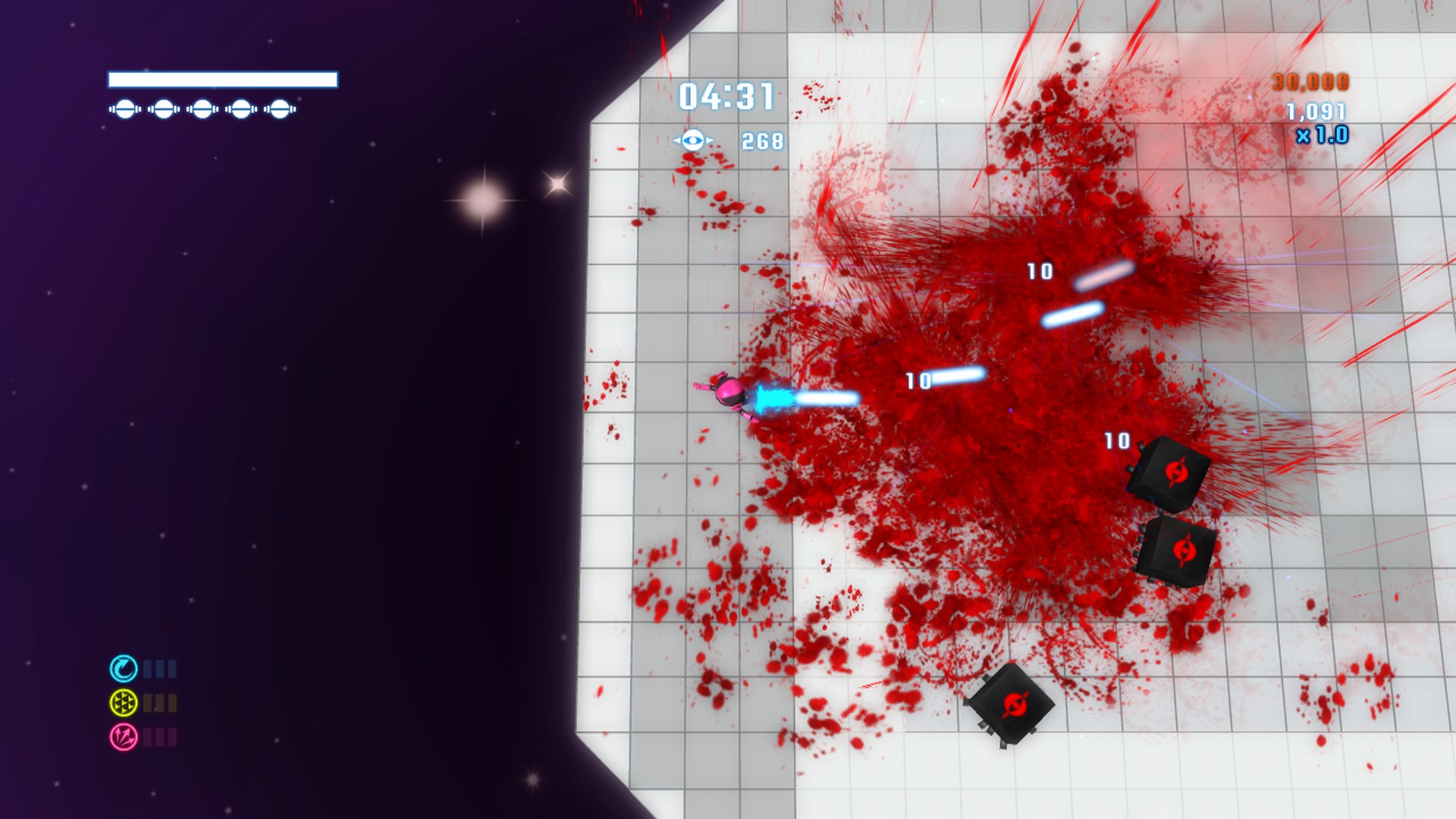Activate the yellow spread-shot power icon

[124, 702]
